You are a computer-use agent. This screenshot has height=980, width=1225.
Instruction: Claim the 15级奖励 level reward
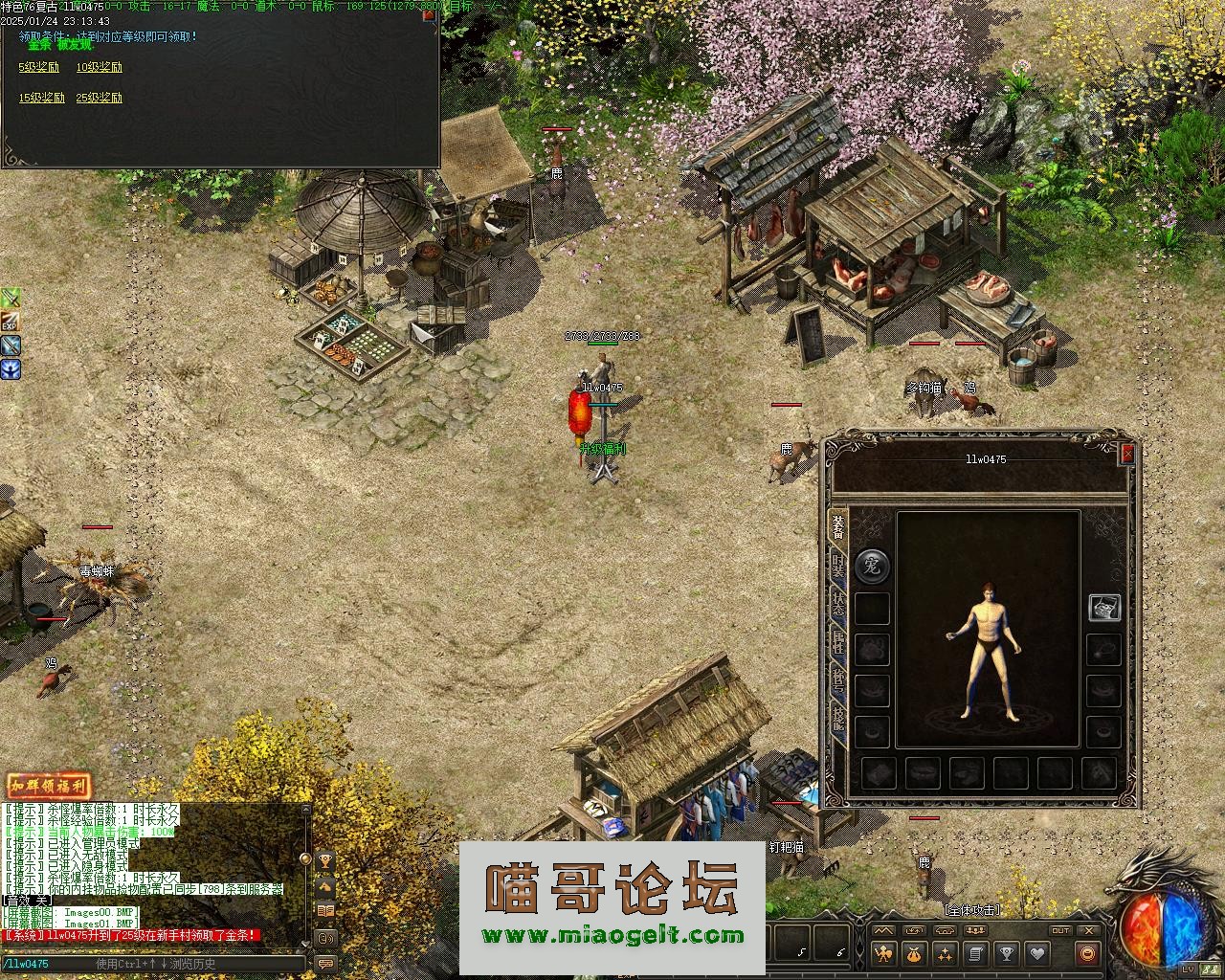[41, 98]
